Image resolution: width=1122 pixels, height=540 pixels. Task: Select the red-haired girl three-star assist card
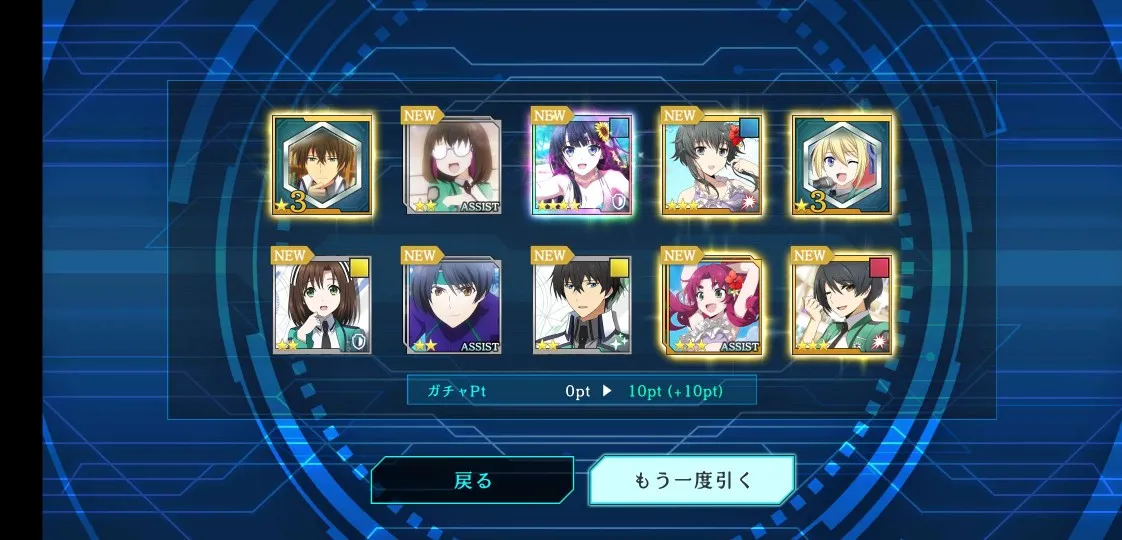tap(712, 305)
